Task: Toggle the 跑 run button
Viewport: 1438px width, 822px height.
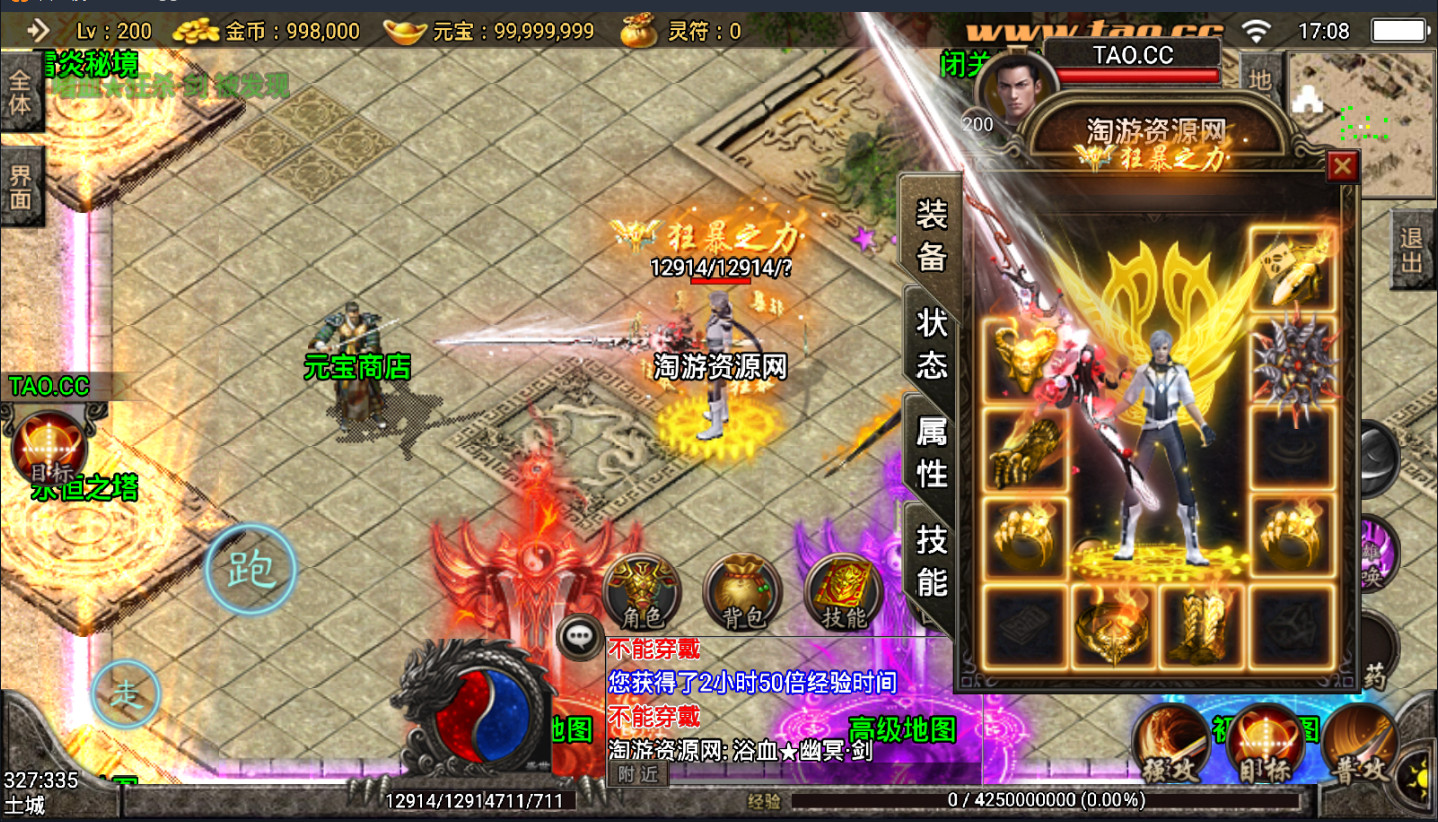Action: pyautogui.click(x=251, y=569)
